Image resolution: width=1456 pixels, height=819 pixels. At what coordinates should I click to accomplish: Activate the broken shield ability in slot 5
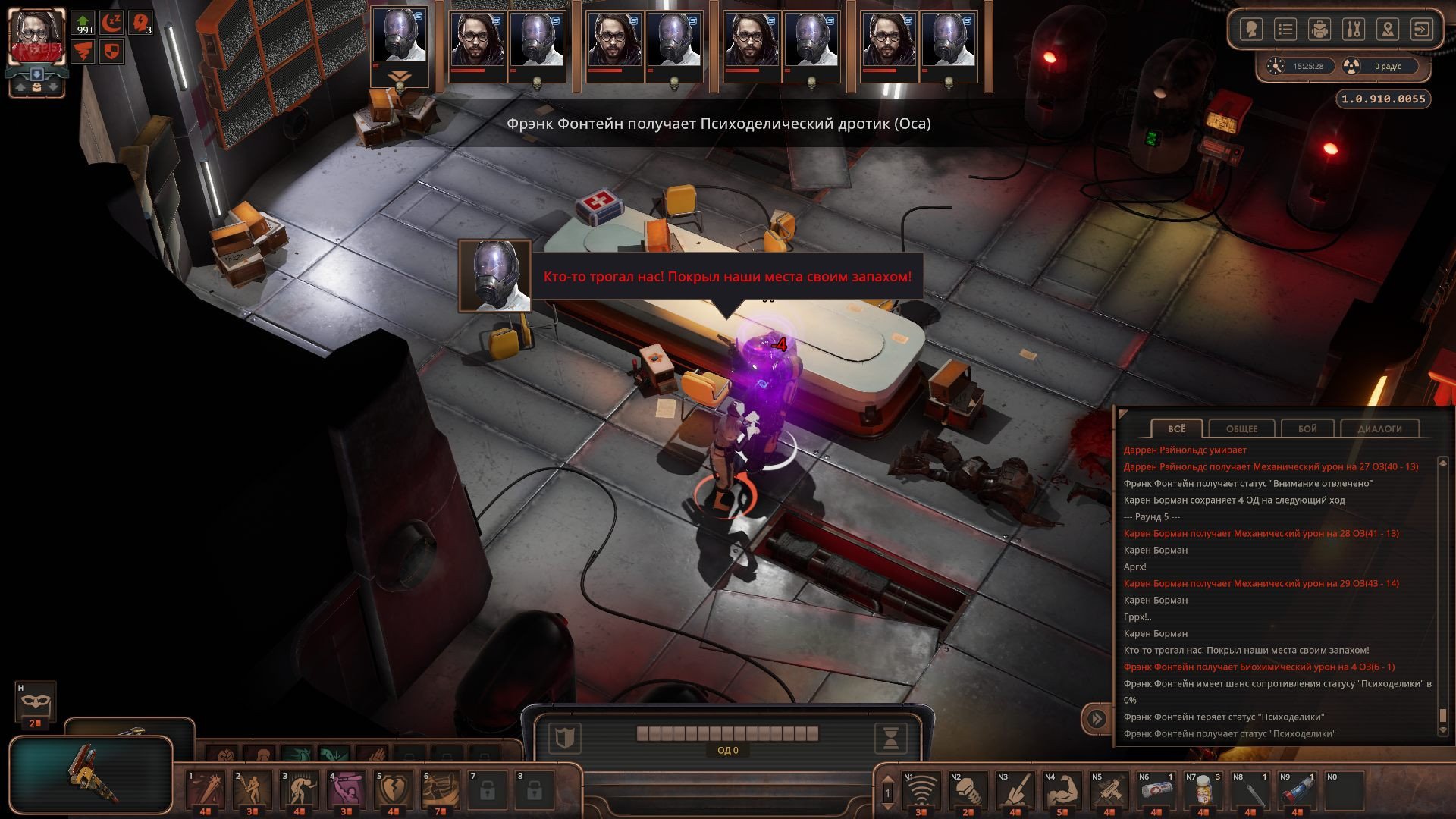[x=394, y=790]
